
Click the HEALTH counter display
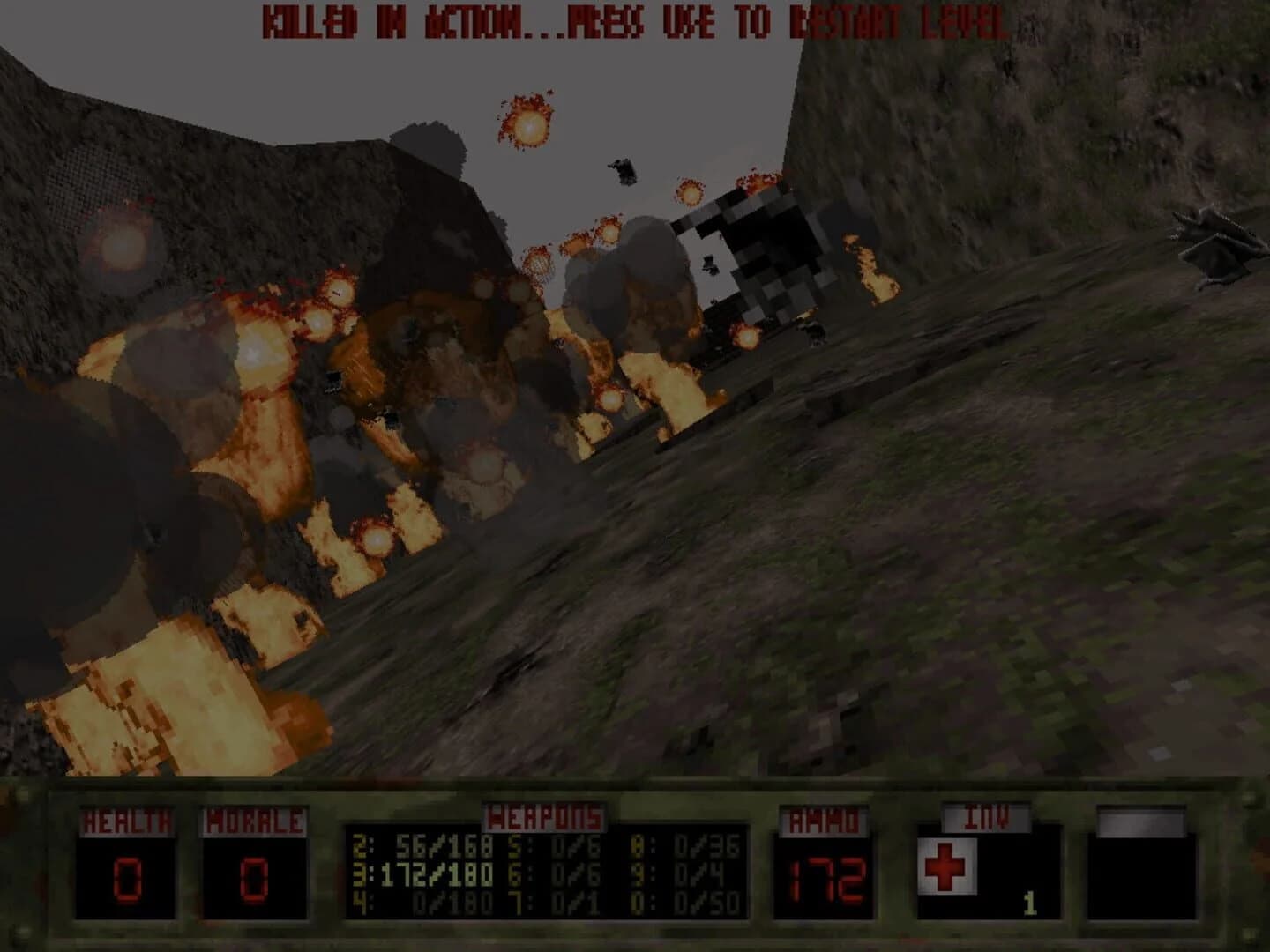(126, 877)
